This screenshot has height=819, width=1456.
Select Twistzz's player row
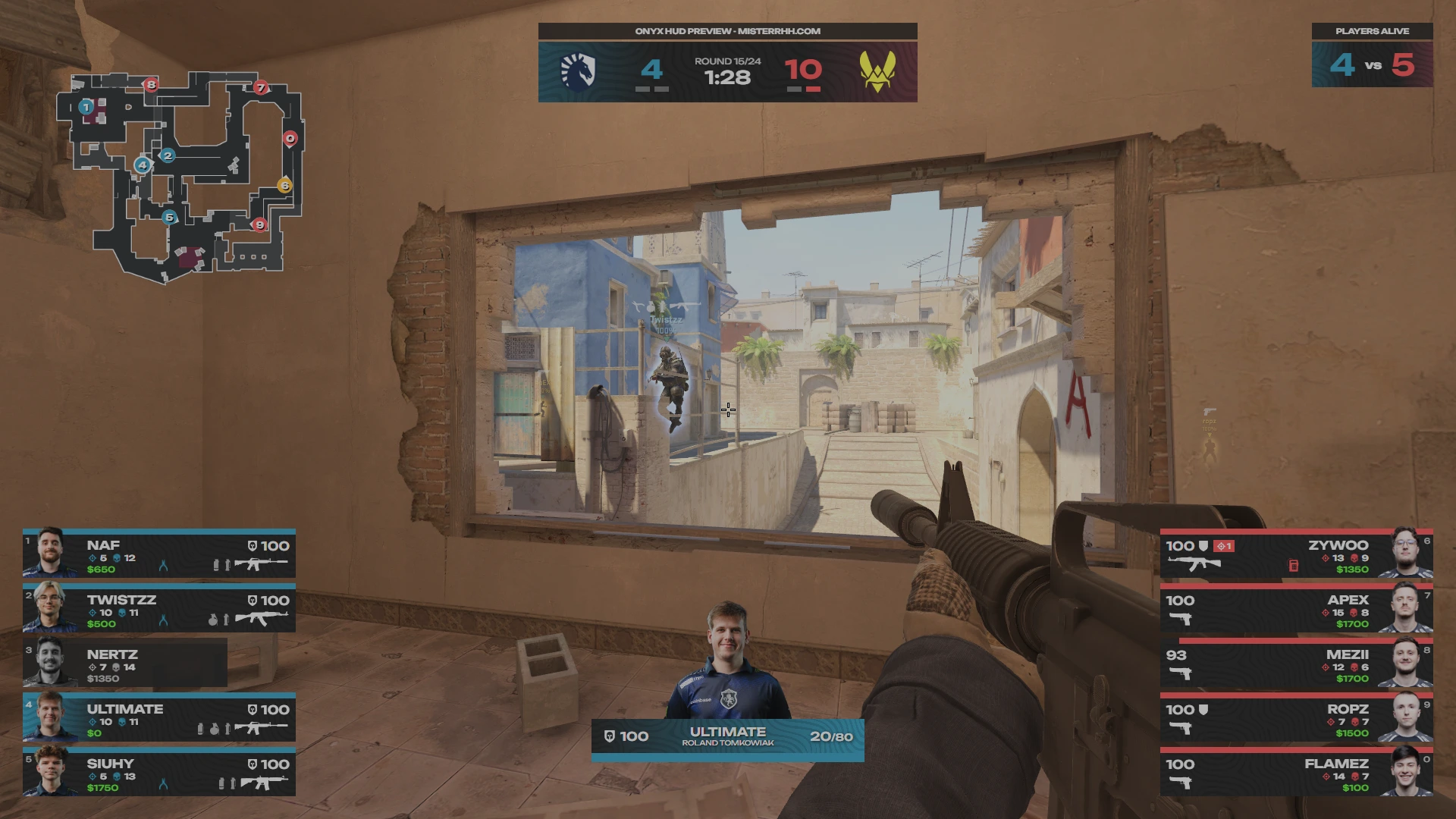coord(159,610)
